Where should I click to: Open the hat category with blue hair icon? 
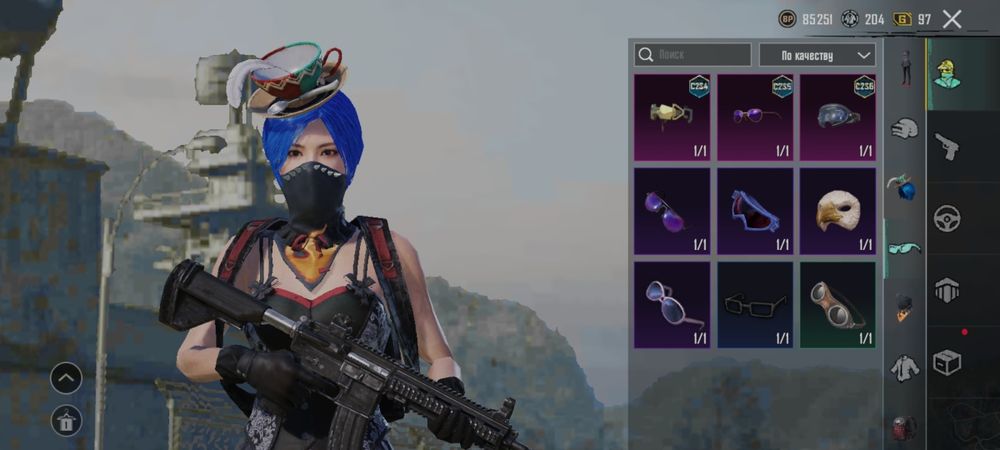point(905,187)
